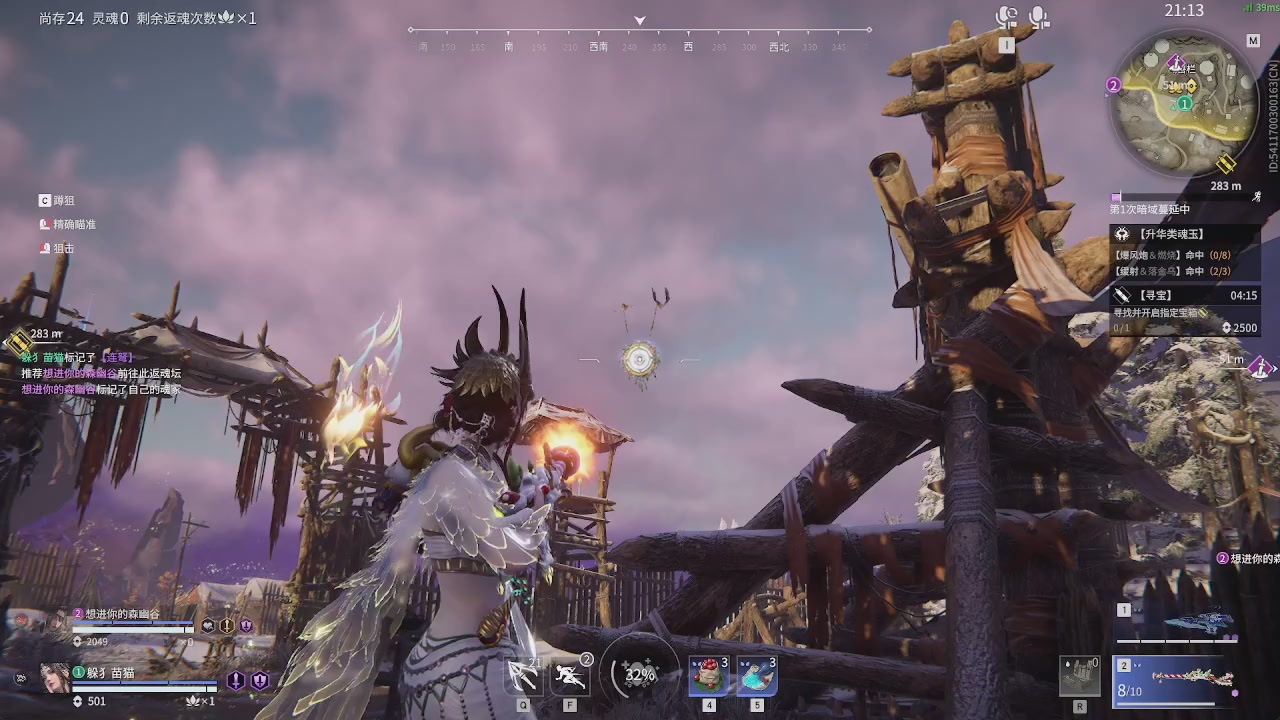Viewport: 1280px width, 720px height.
Task: Select teammate 想进你的森幽谷 portrait
Action: coord(55,621)
